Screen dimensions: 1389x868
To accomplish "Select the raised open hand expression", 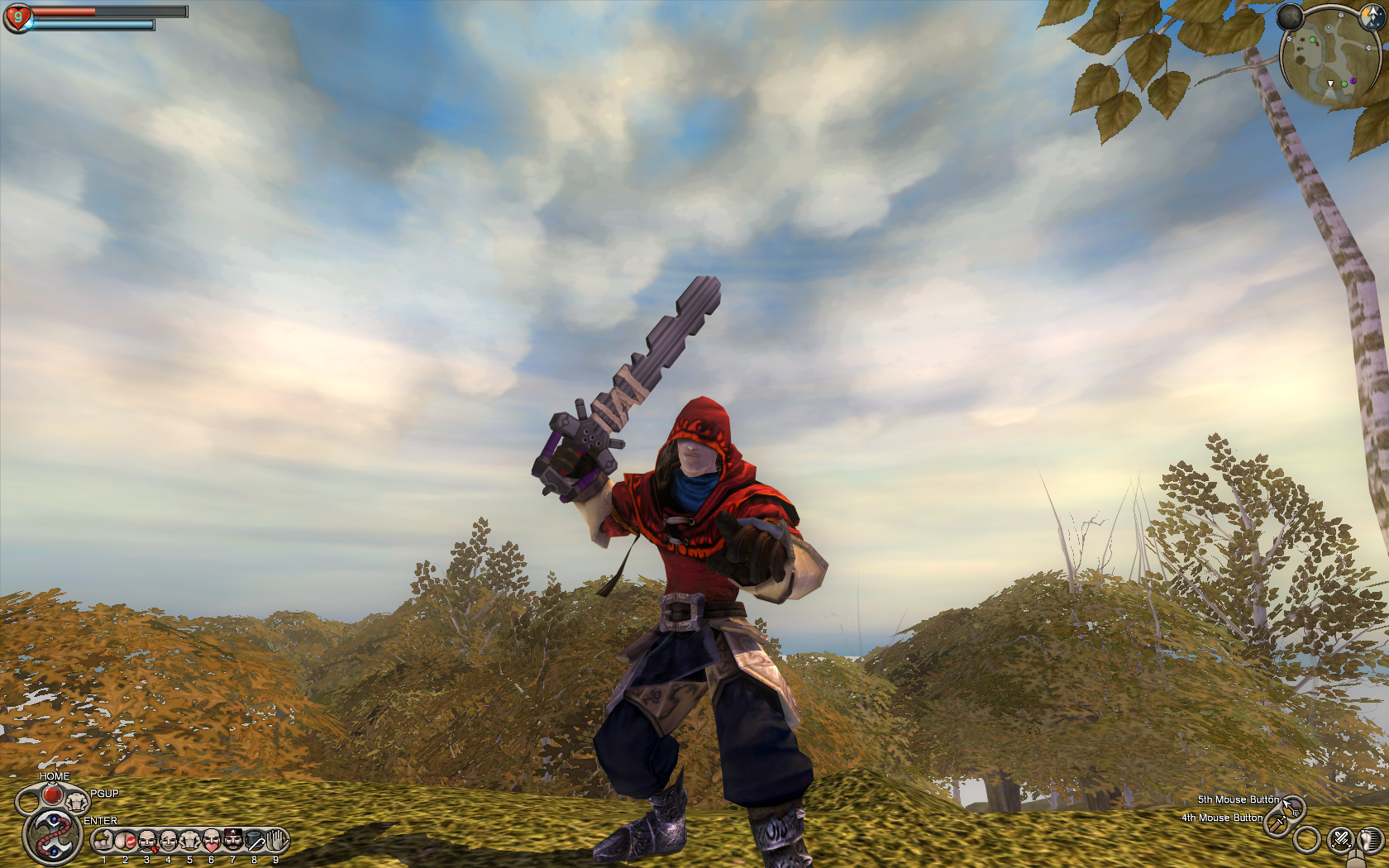I will point(276,842).
